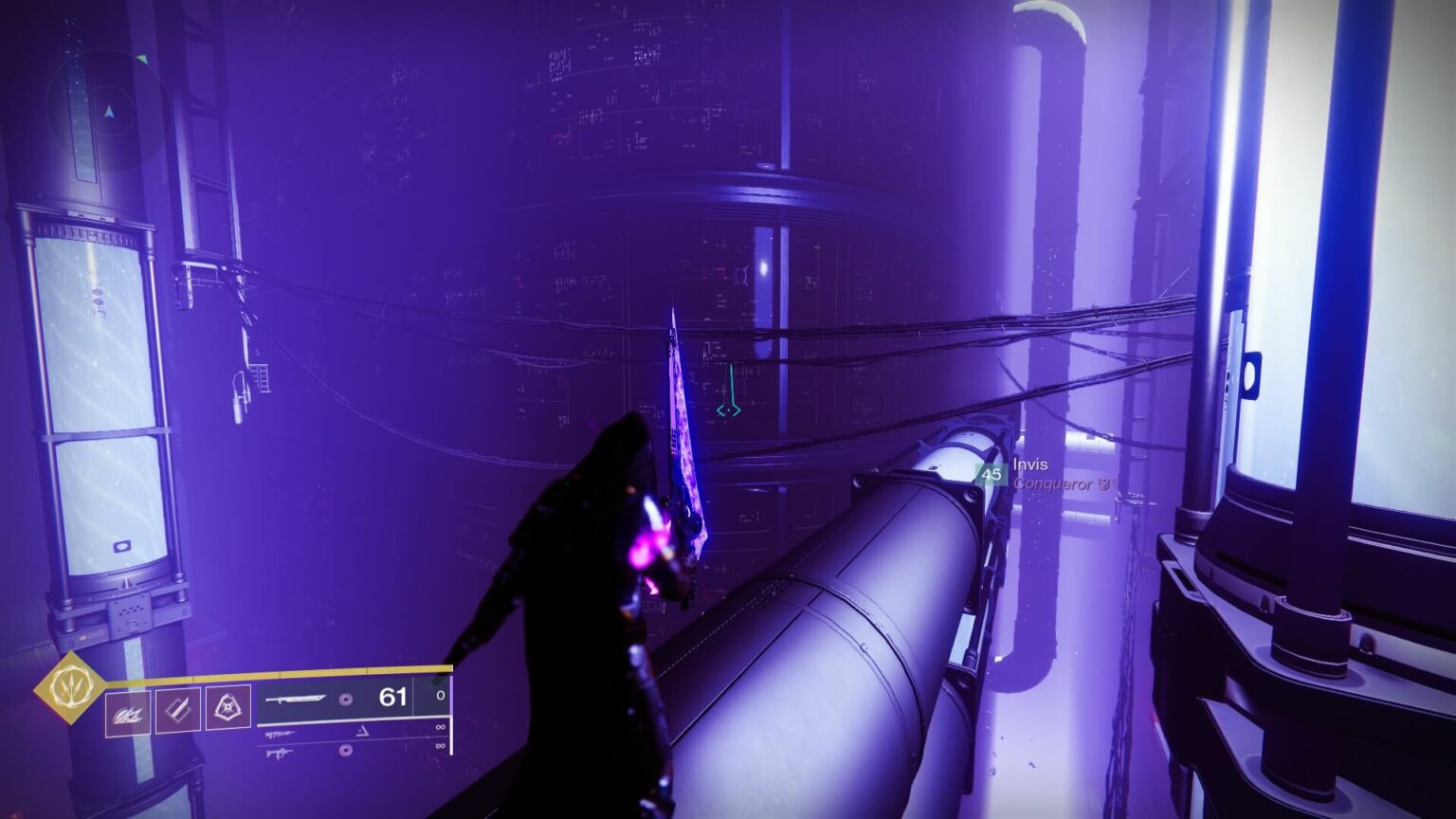Image resolution: width=1456 pixels, height=819 pixels.
Task: Select the equipped sniper rifle icon
Action: click(x=295, y=700)
